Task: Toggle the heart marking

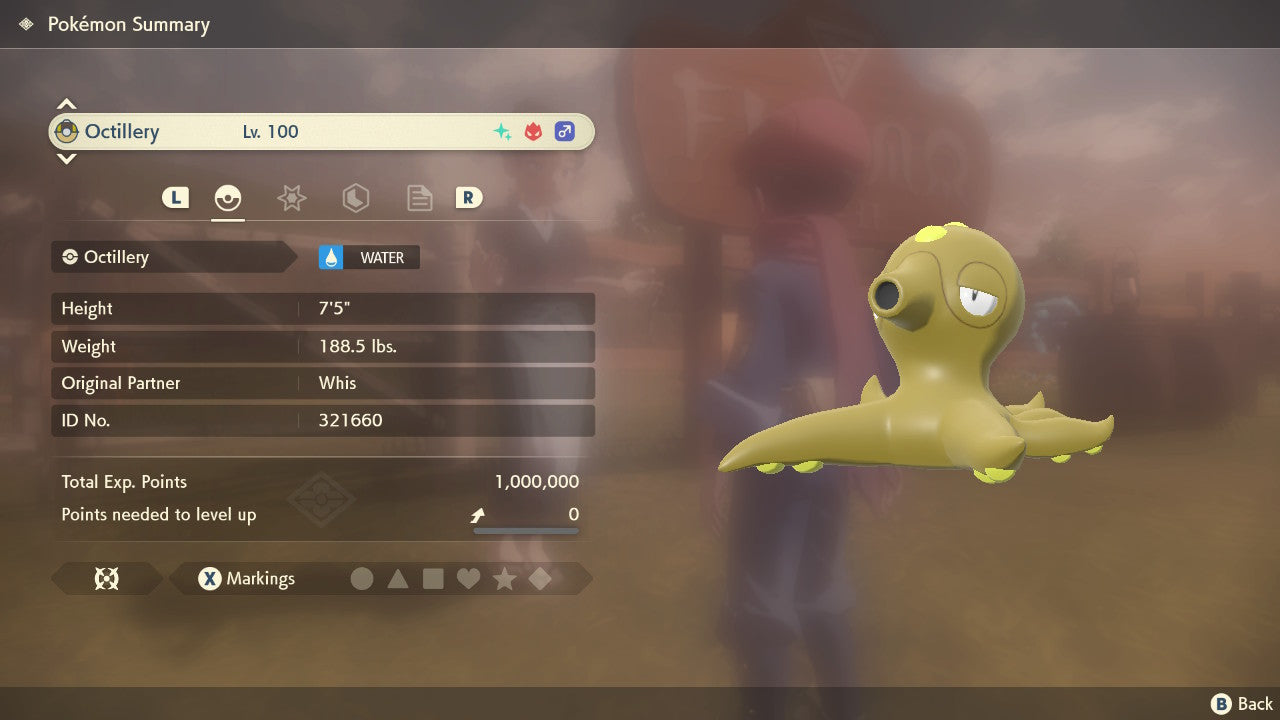Action: 468,579
